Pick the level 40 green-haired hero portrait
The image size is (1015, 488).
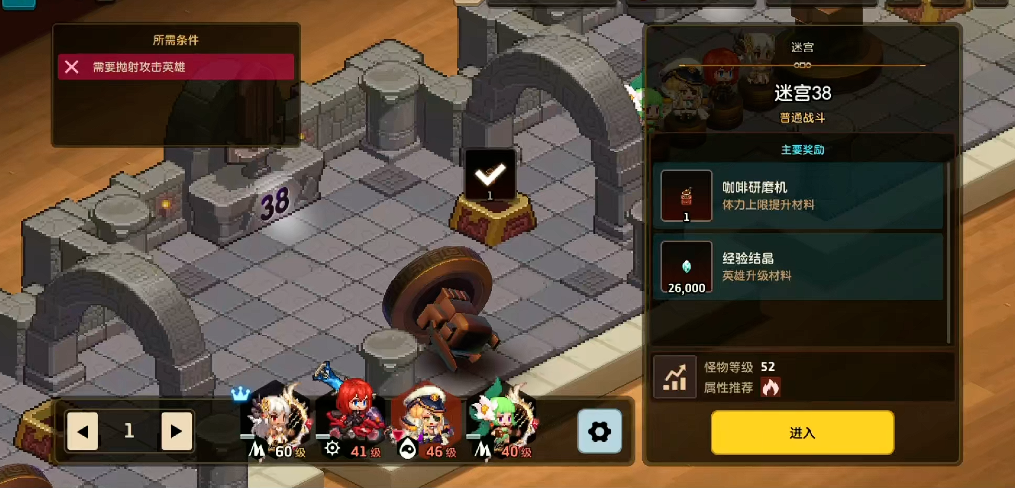click(x=500, y=420)
